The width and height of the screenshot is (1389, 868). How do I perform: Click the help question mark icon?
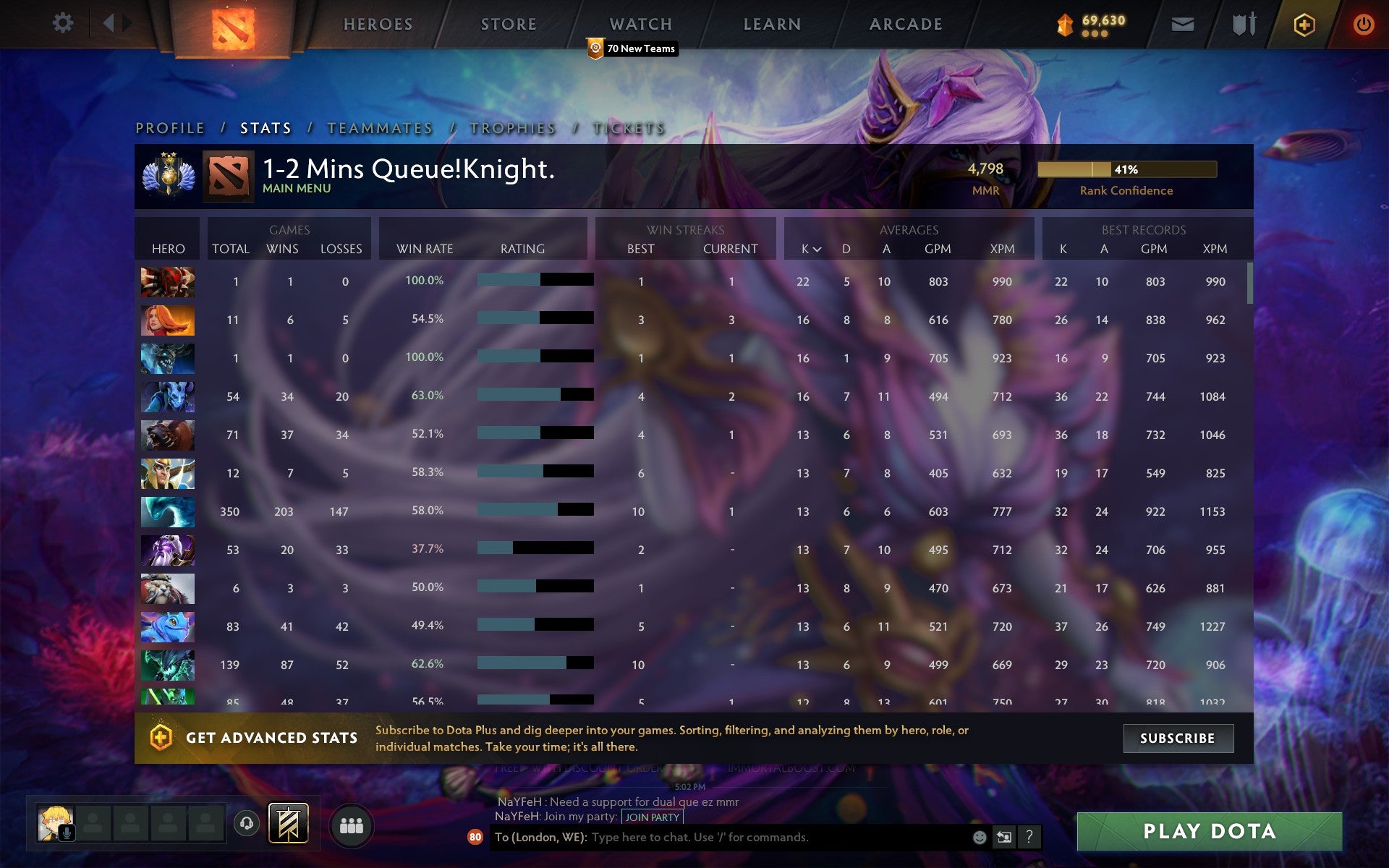pyautogui.click(x=1030, y=838)
